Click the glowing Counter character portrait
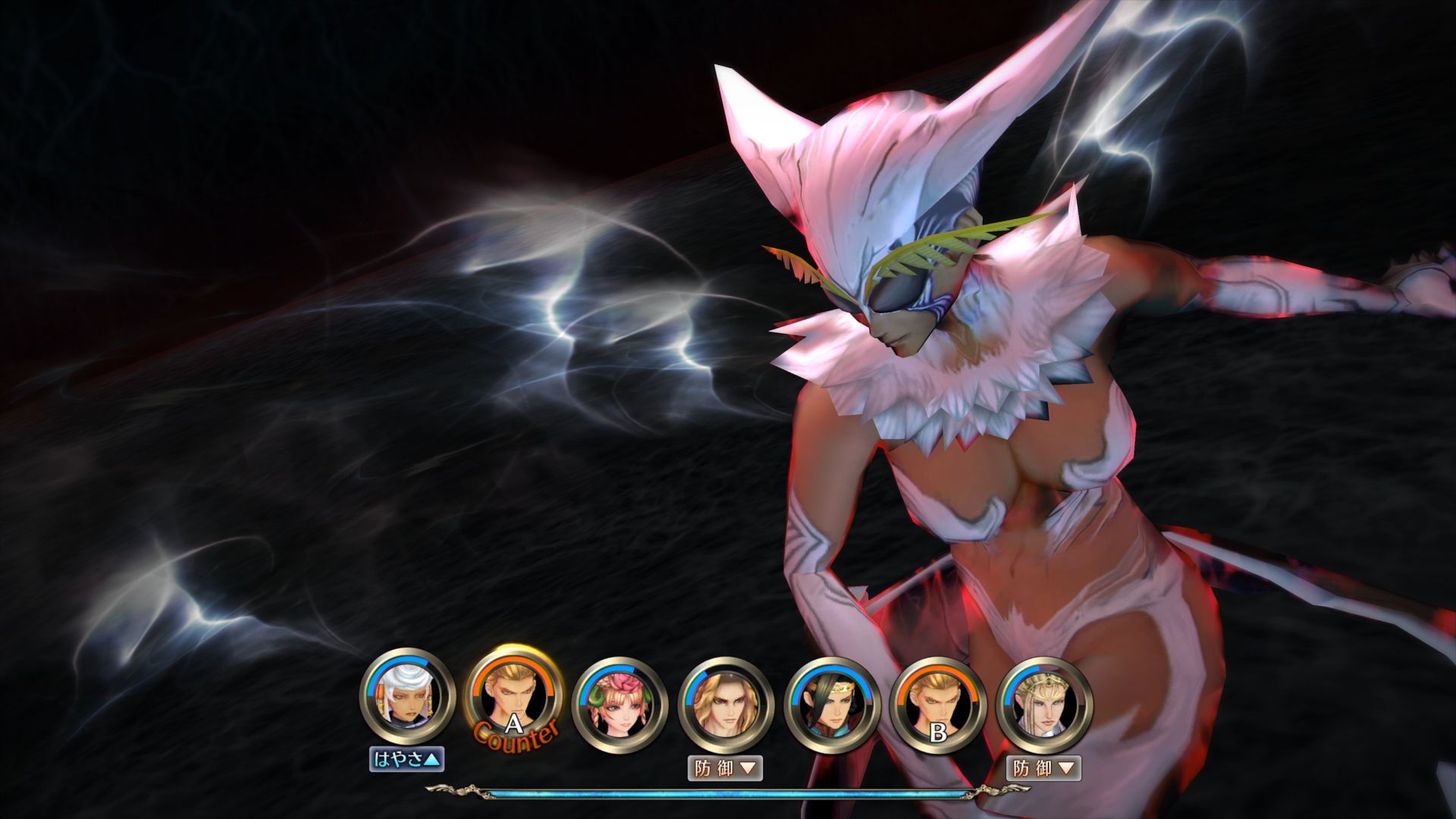The width and height of the screenshot is (1456, 819). point(513,695)
